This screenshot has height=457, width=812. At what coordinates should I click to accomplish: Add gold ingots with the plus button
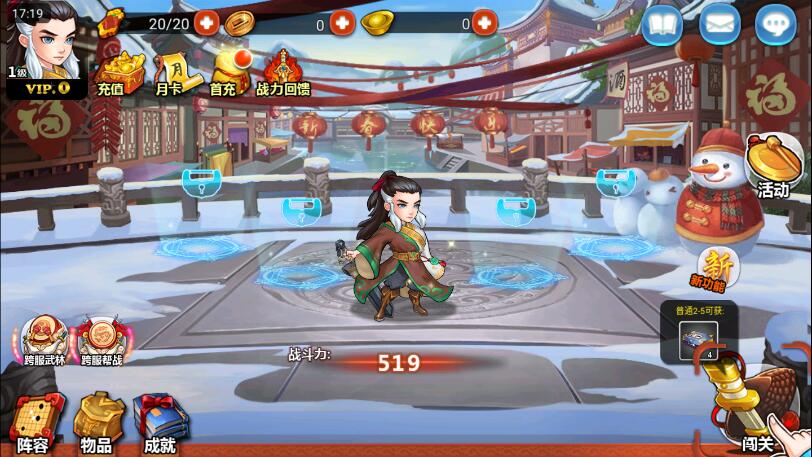pyautogui.click(x=484, y=22)
